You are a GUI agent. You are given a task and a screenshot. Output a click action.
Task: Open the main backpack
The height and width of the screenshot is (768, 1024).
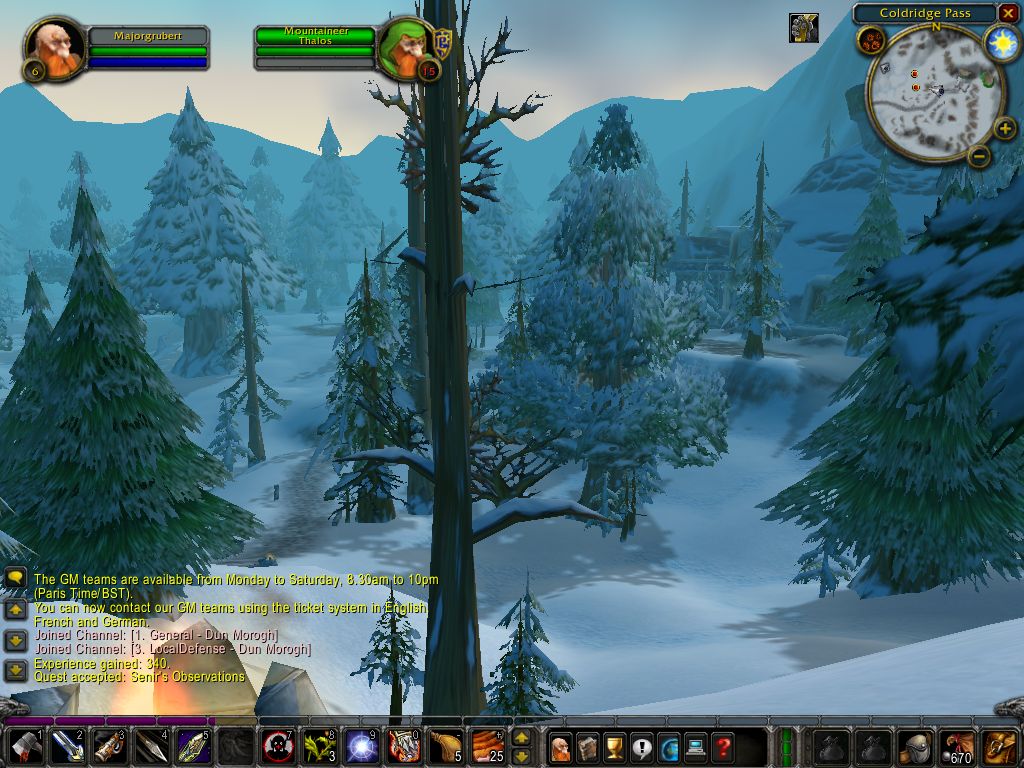(x=1001, y=747)
